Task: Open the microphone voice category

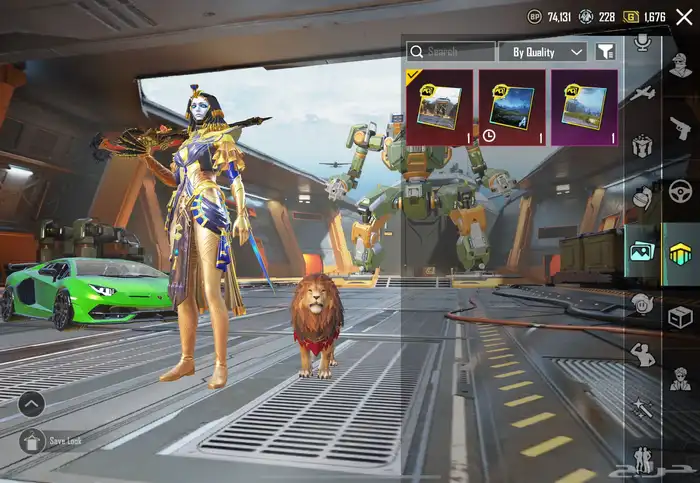Action: [642, 43]
